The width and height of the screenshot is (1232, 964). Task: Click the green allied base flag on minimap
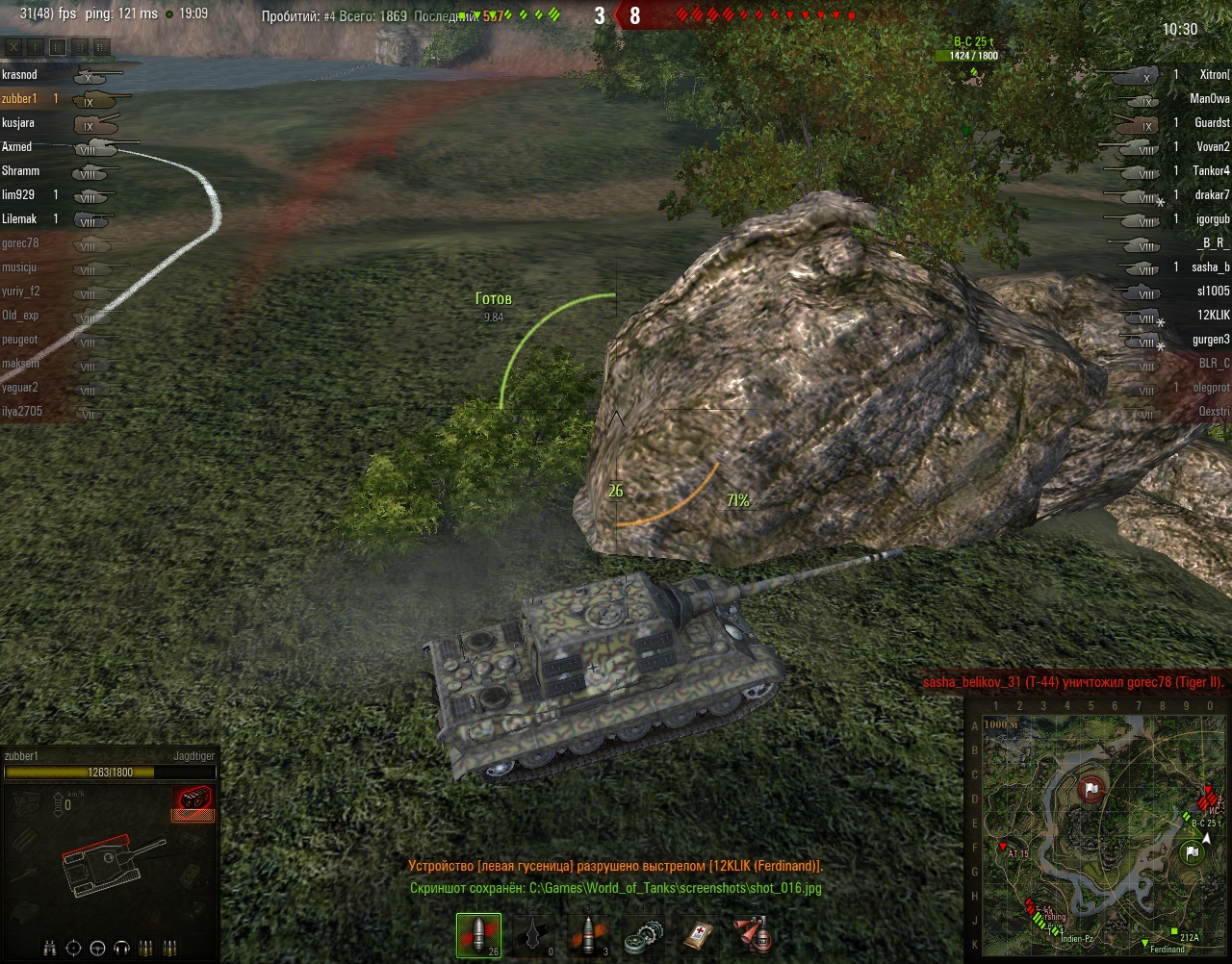pyautogui.click(x=1192, y=852)
